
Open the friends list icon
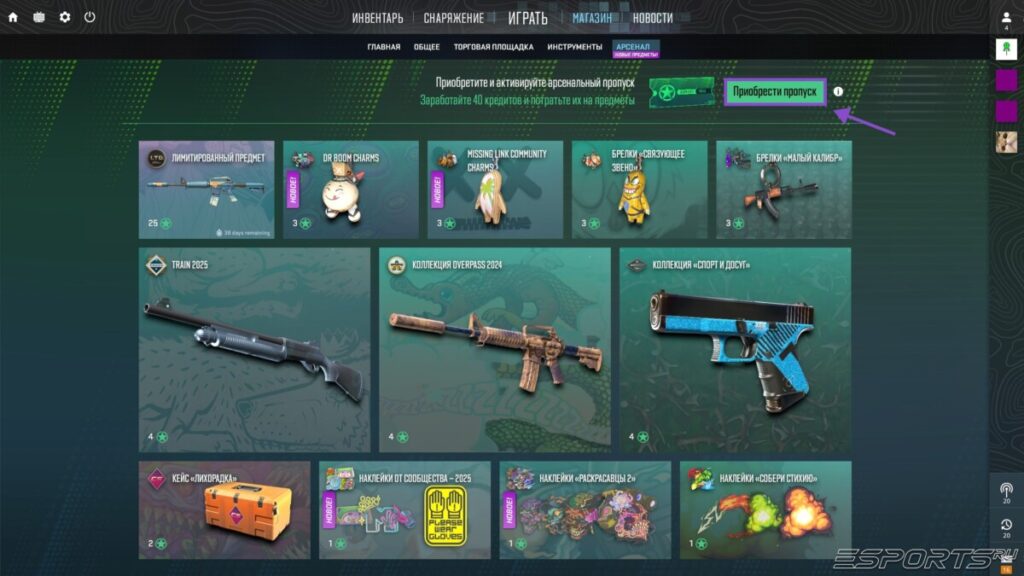[1006, 19]
